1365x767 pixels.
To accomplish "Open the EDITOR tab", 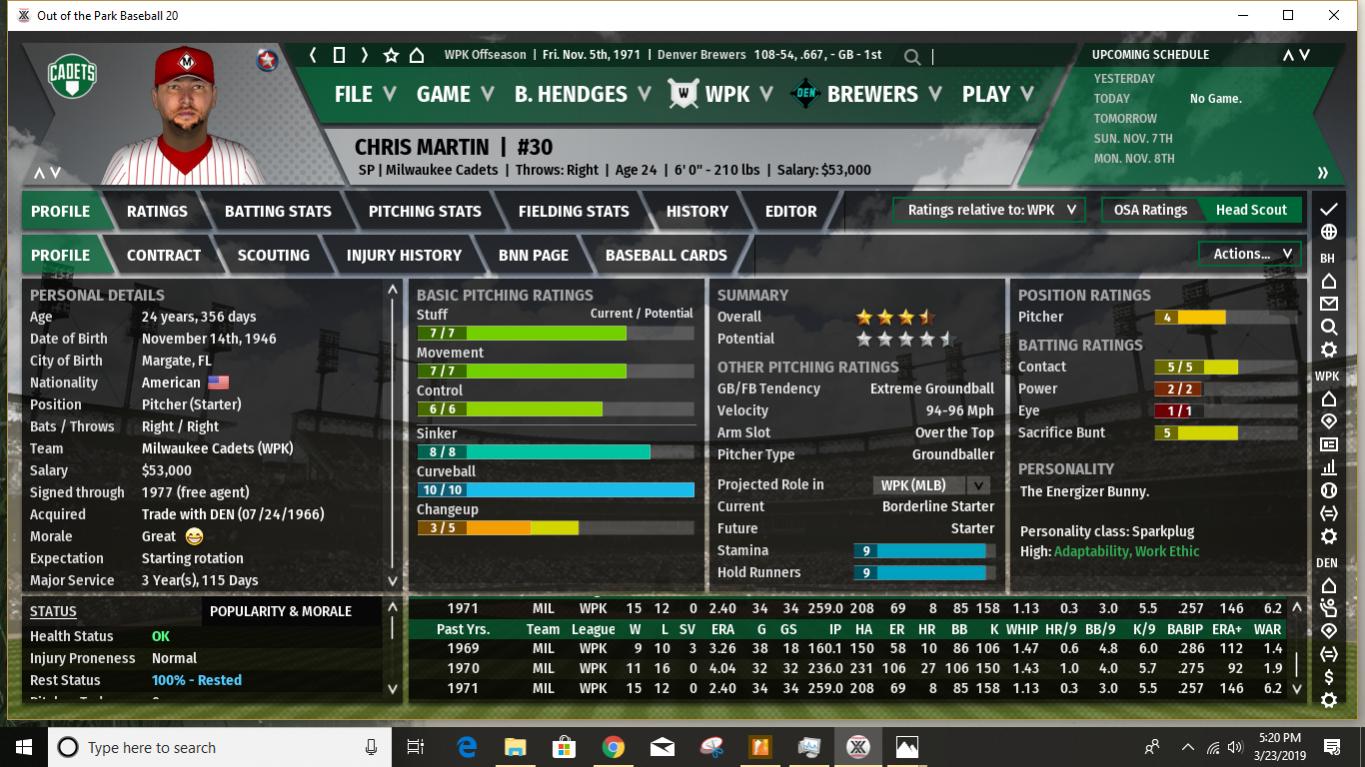I will click(791, 211).
